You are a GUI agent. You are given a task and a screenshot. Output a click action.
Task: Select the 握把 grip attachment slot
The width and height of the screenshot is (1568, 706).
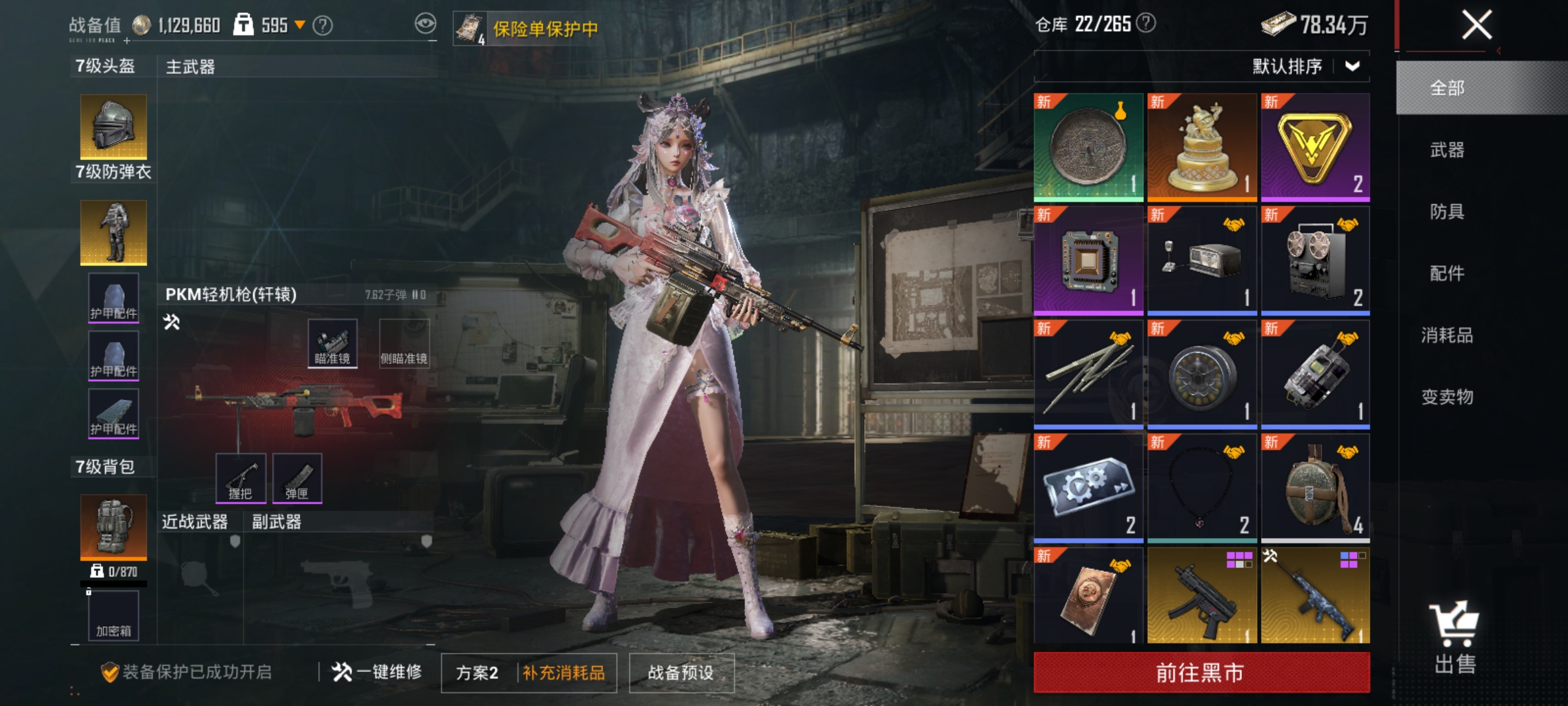tap(240, 479)
